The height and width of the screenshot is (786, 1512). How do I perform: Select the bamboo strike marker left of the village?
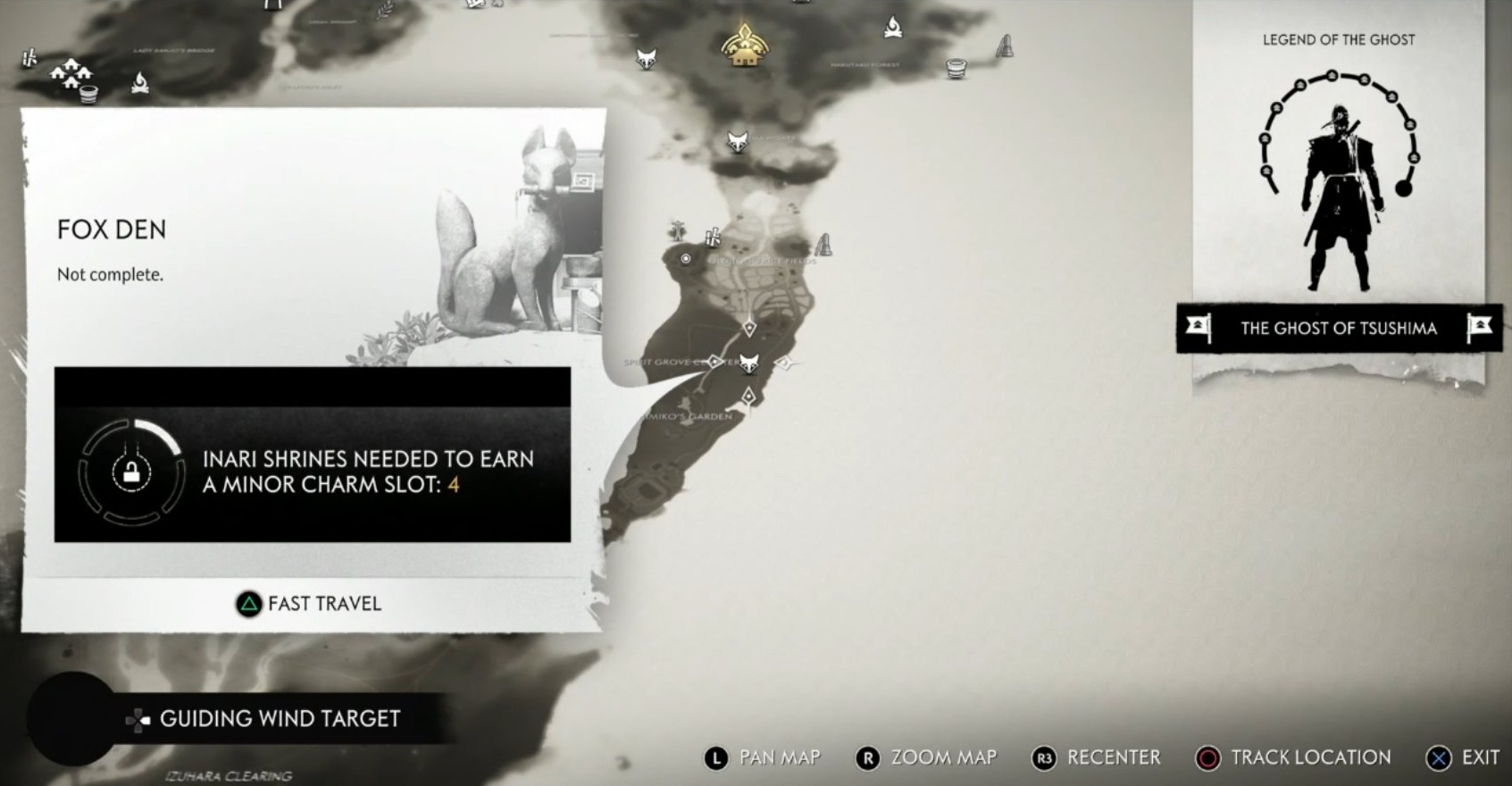29,58
